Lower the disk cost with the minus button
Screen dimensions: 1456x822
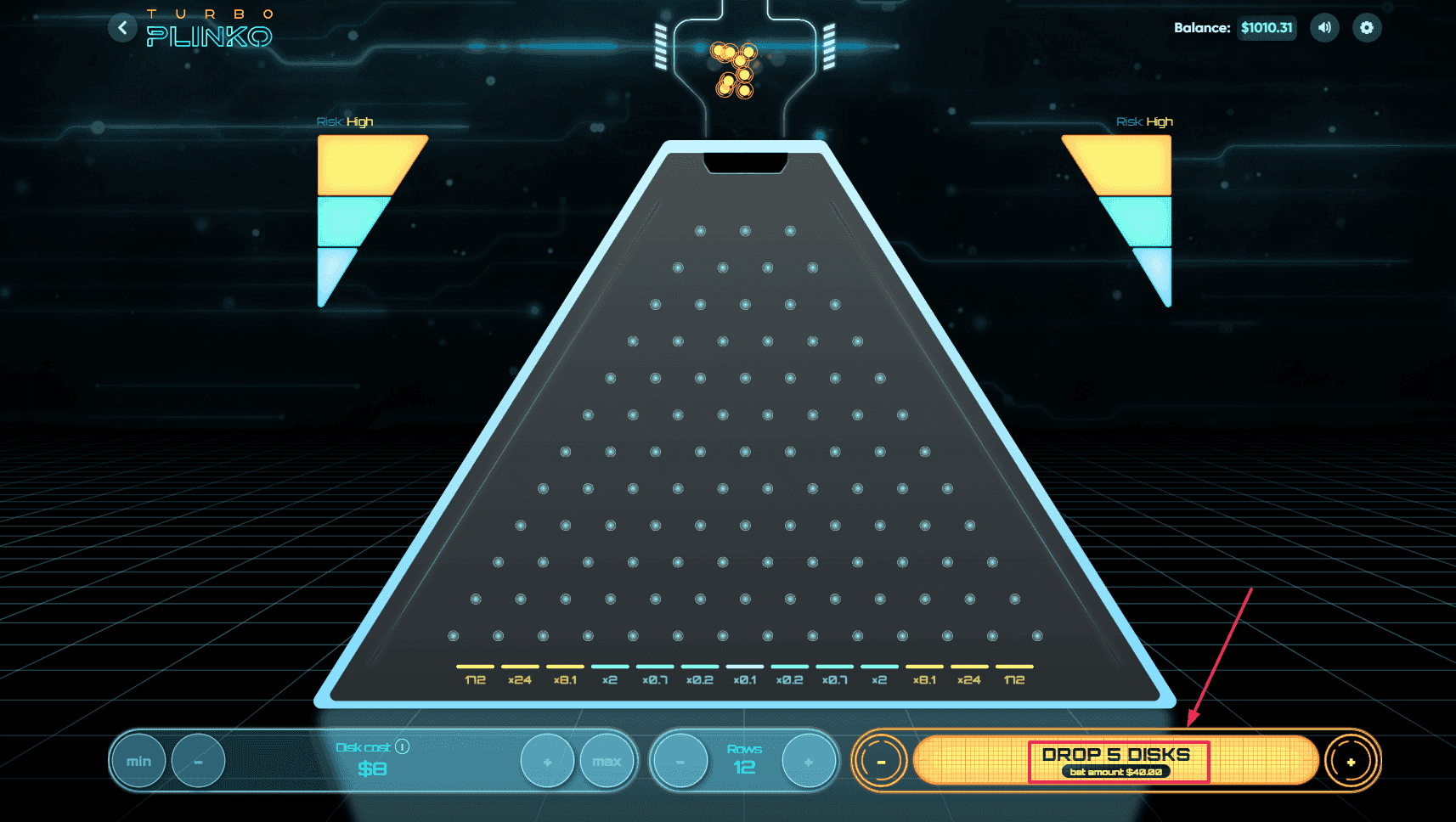[x=199, y=761]
